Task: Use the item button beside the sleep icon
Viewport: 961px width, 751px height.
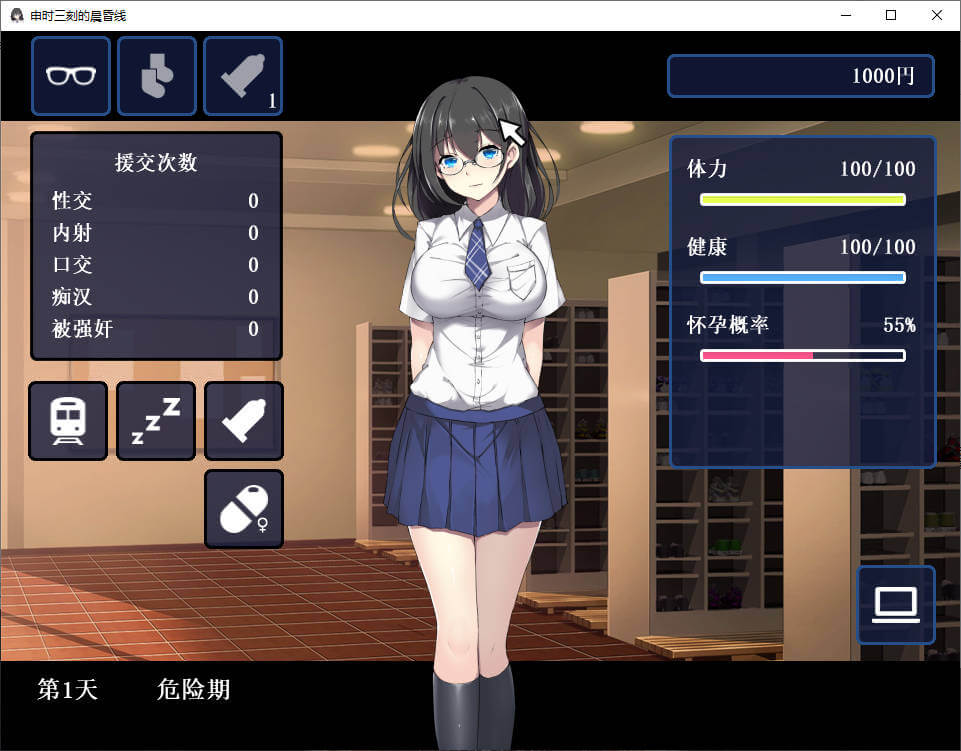Action: click(244, 421)
